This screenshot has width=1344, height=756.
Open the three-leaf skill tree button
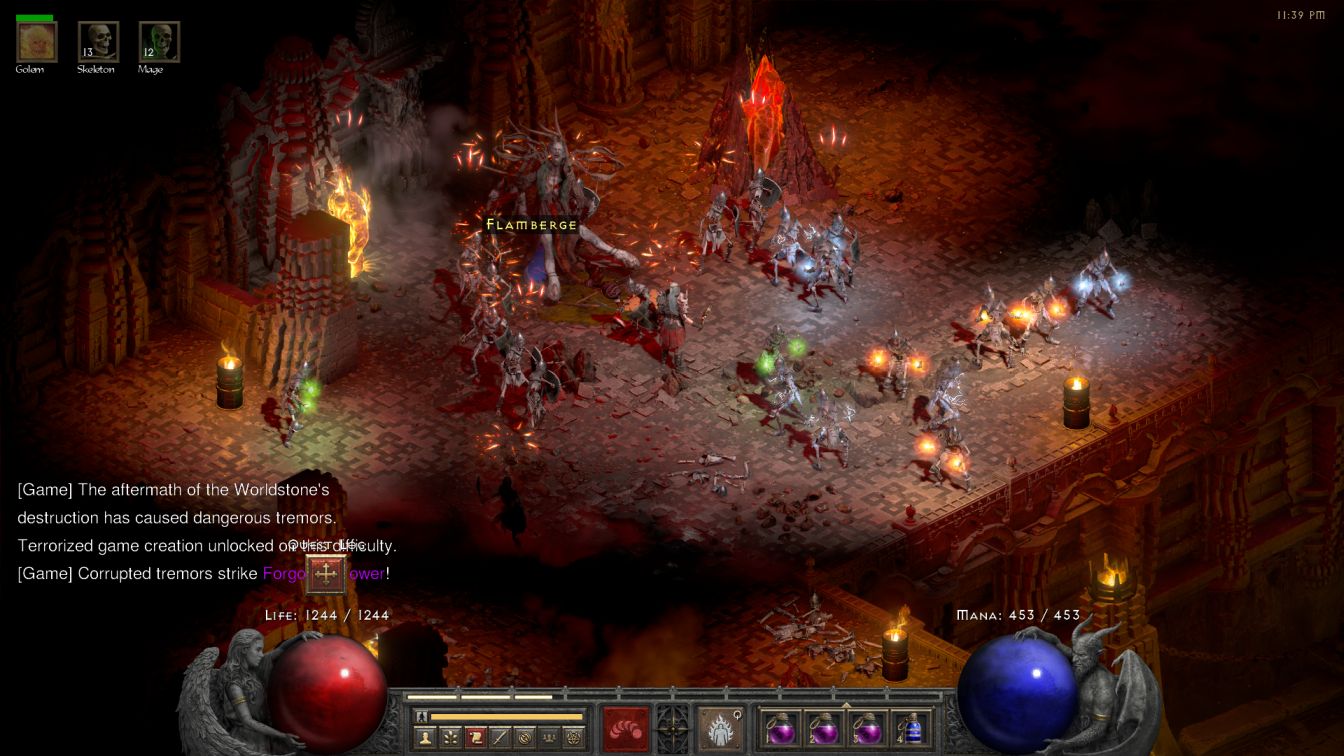coord(450,738)
